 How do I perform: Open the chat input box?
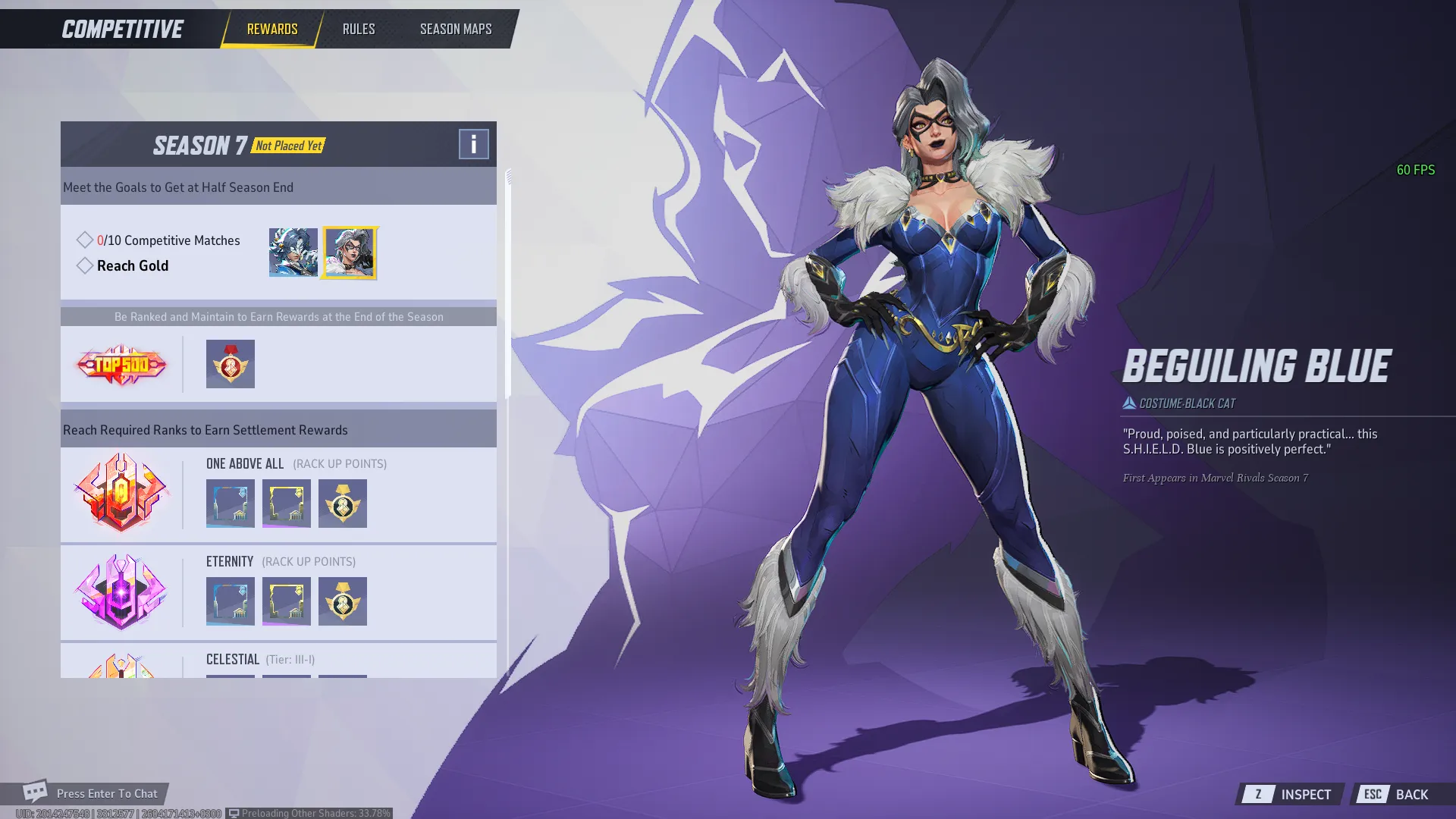[x=106, y=793]
